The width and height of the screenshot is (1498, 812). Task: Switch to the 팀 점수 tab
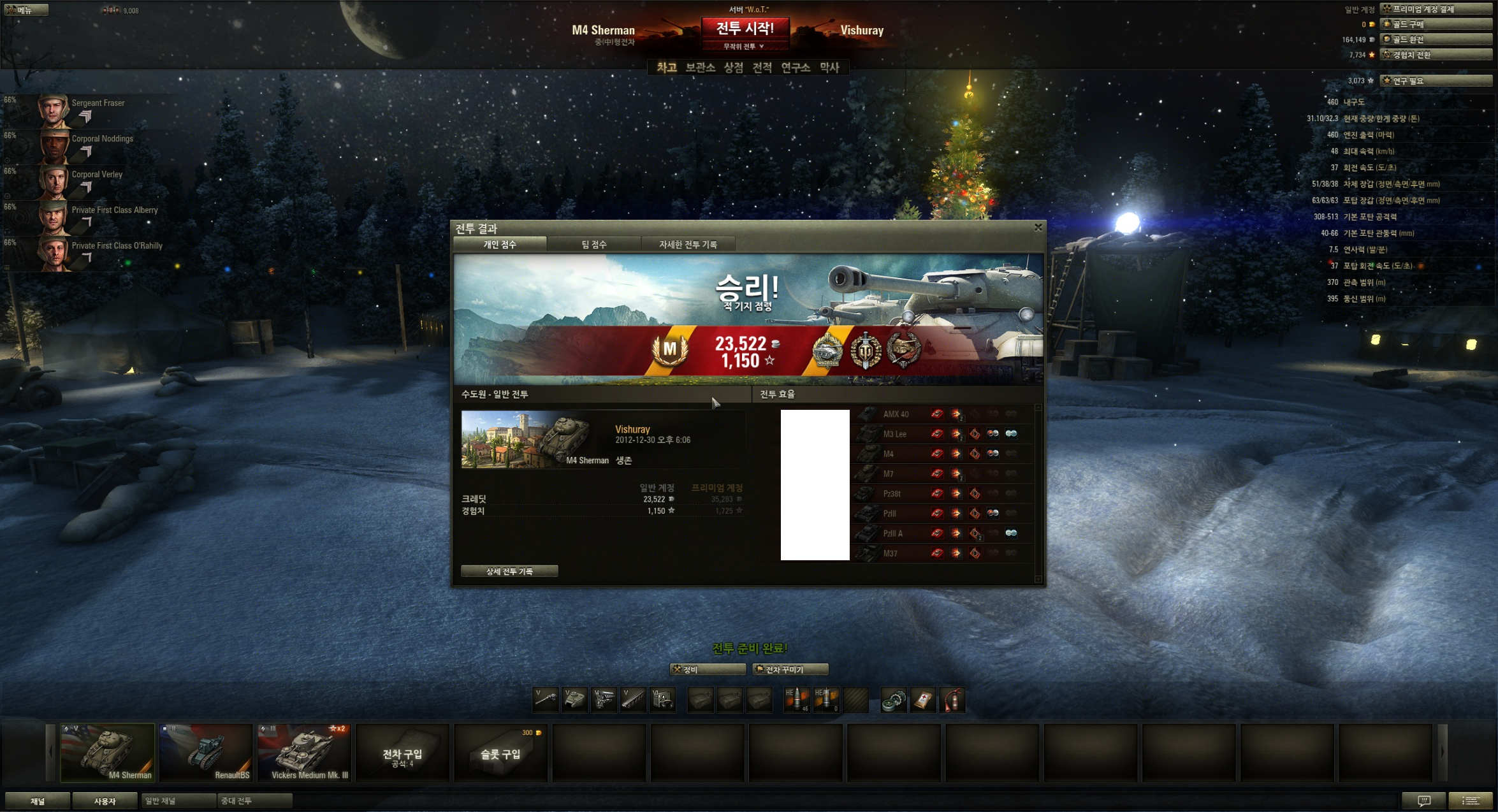(593, 245)
